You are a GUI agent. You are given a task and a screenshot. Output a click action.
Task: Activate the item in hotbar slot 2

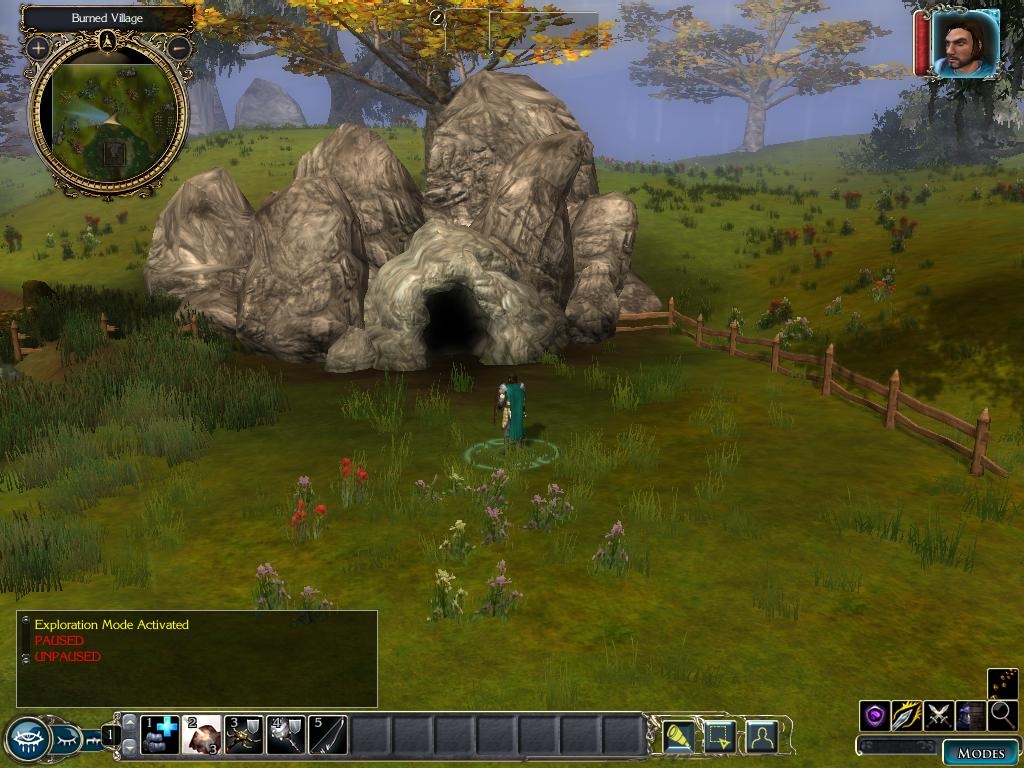[202, 735]
